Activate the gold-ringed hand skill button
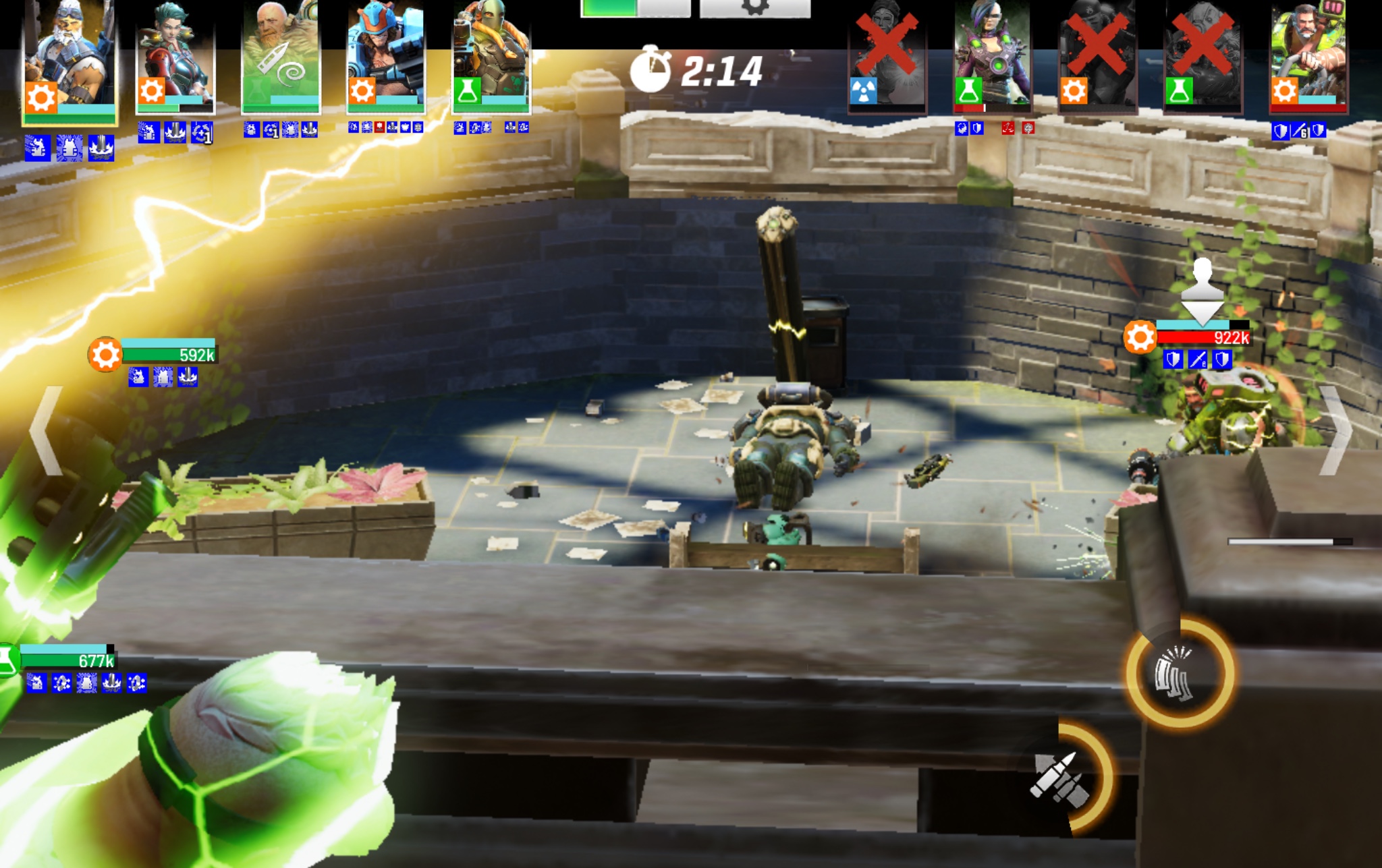This screenshot has width=1382, height=868. pyautogui.click(x=1180, y=672)
